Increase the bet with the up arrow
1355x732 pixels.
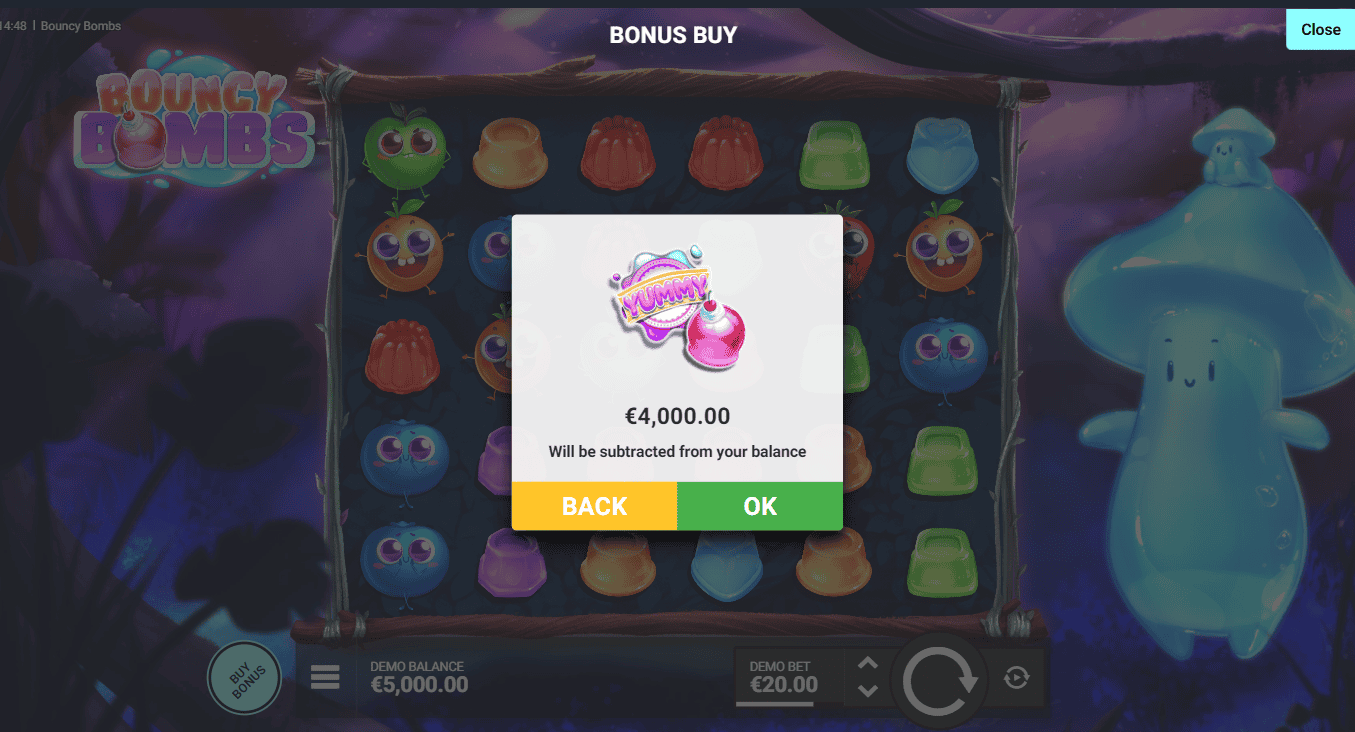click(x=866, y=662)
